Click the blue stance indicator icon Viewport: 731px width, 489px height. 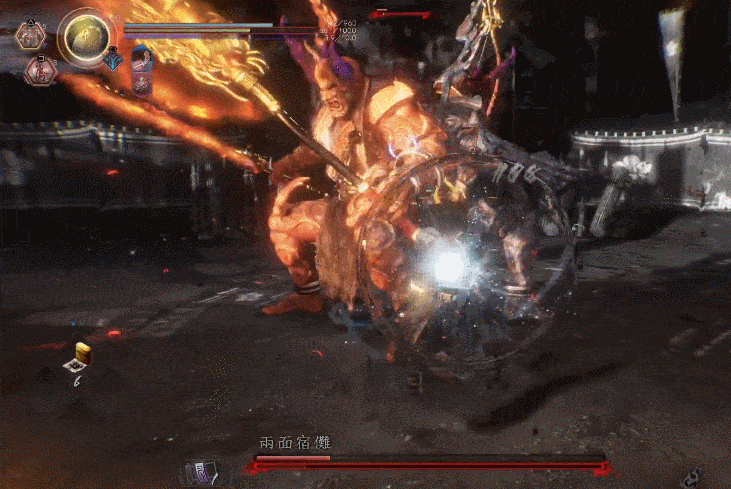[x=112, y=59]
